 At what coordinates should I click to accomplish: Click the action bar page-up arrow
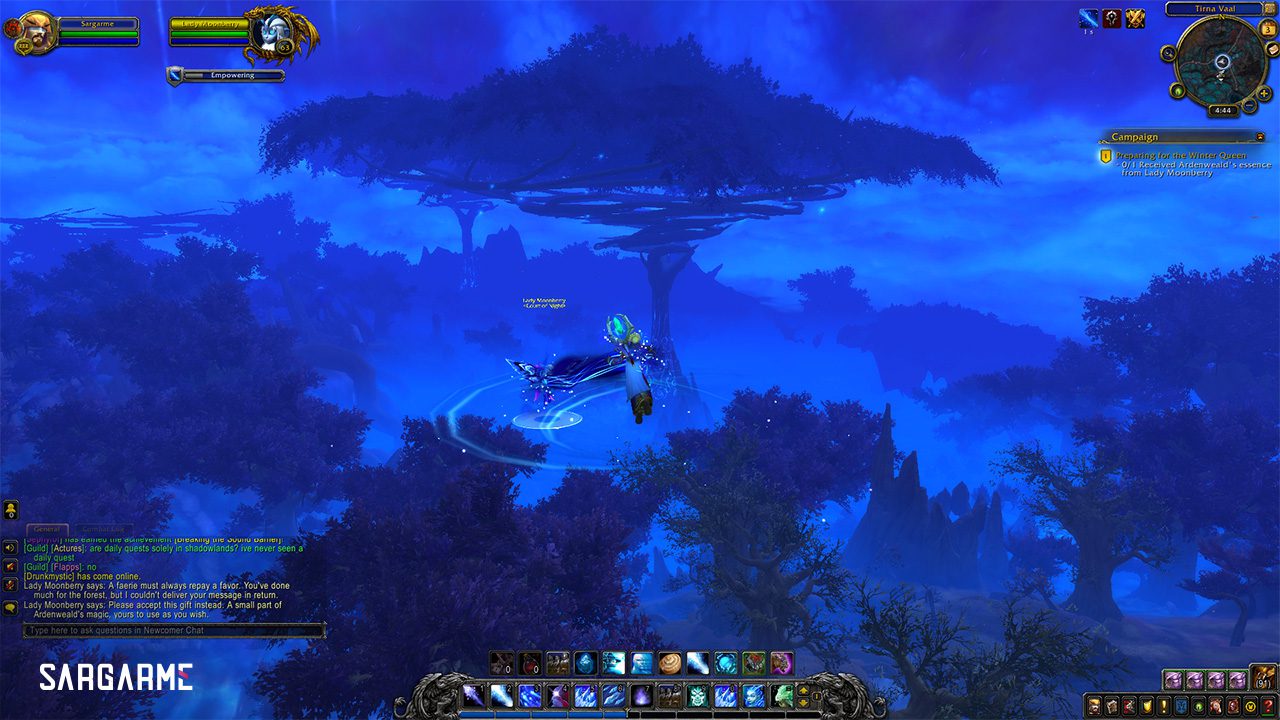point(803,691)
